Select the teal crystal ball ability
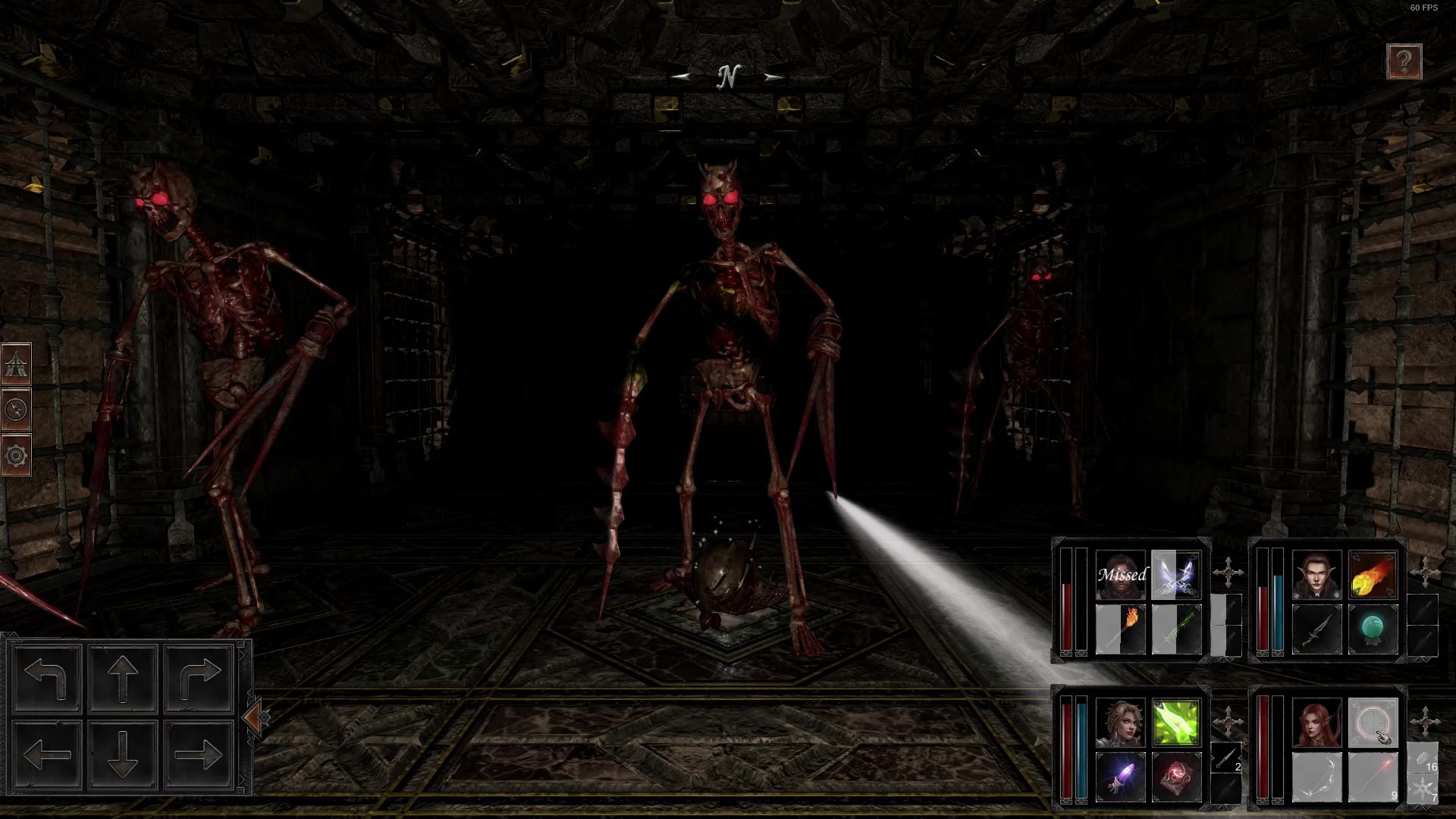This screenshot has width=1456, height=819. [x=1373, y=627]
